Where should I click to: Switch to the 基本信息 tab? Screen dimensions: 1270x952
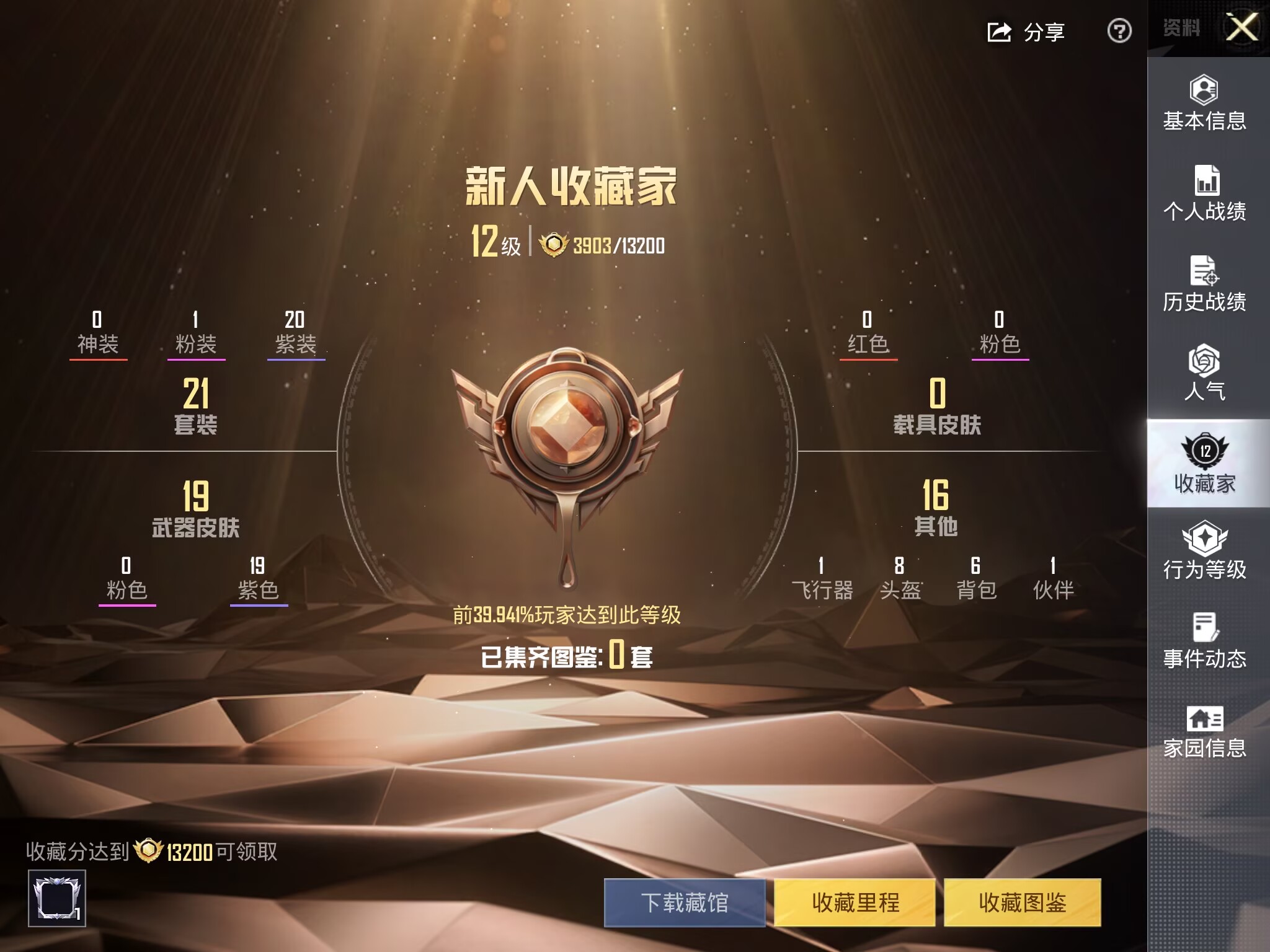[x=1204, y=104]
